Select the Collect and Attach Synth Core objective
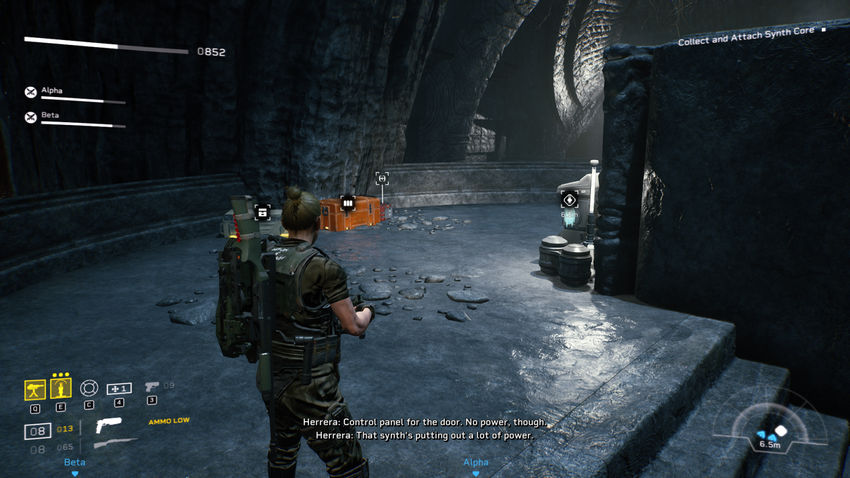This screenshot has height=478, width=850. pyautogui.click(x=750, y=42)
